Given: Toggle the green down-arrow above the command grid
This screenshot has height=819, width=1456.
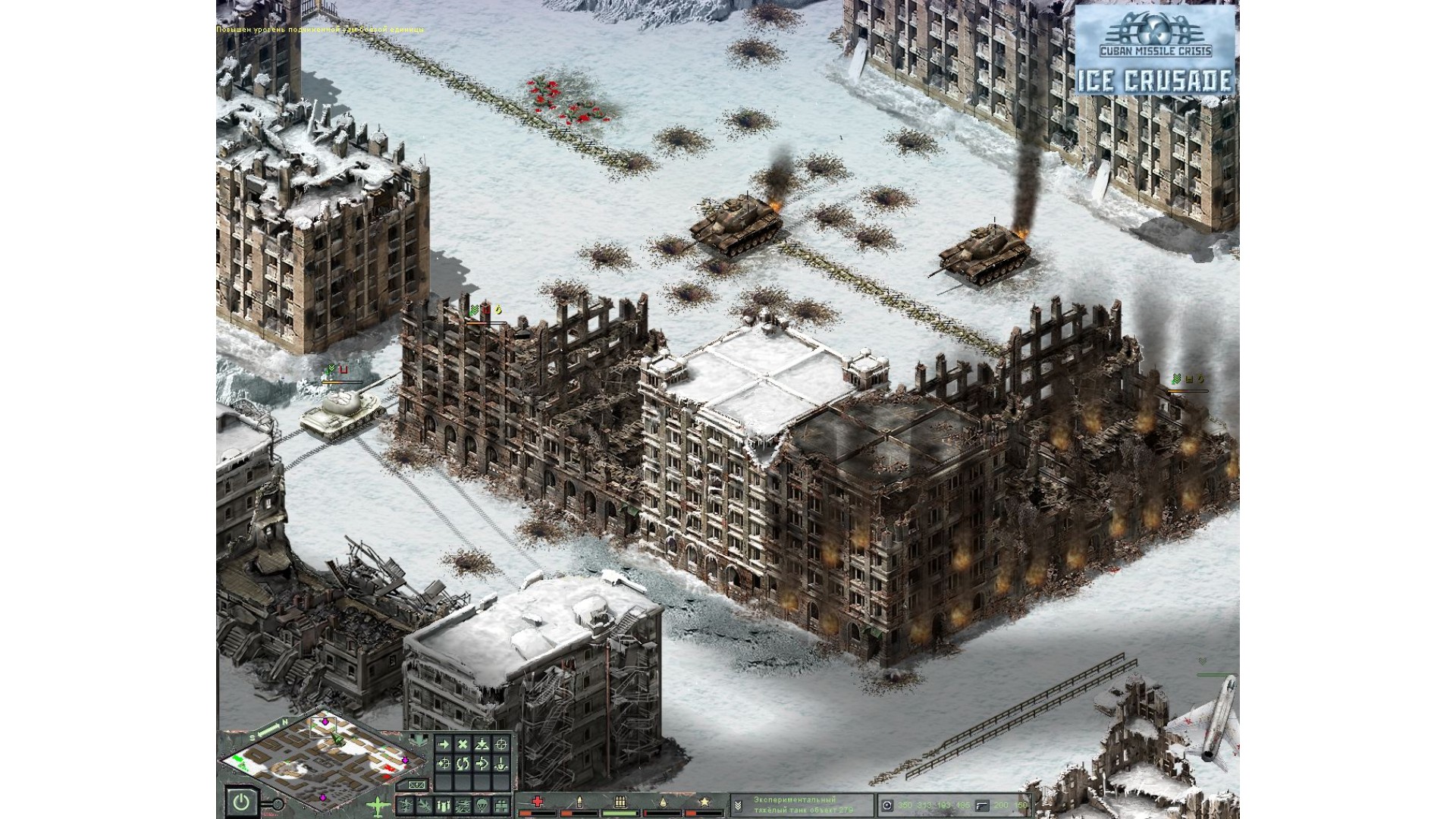Looking at the screenshot, I should (419, 739).
